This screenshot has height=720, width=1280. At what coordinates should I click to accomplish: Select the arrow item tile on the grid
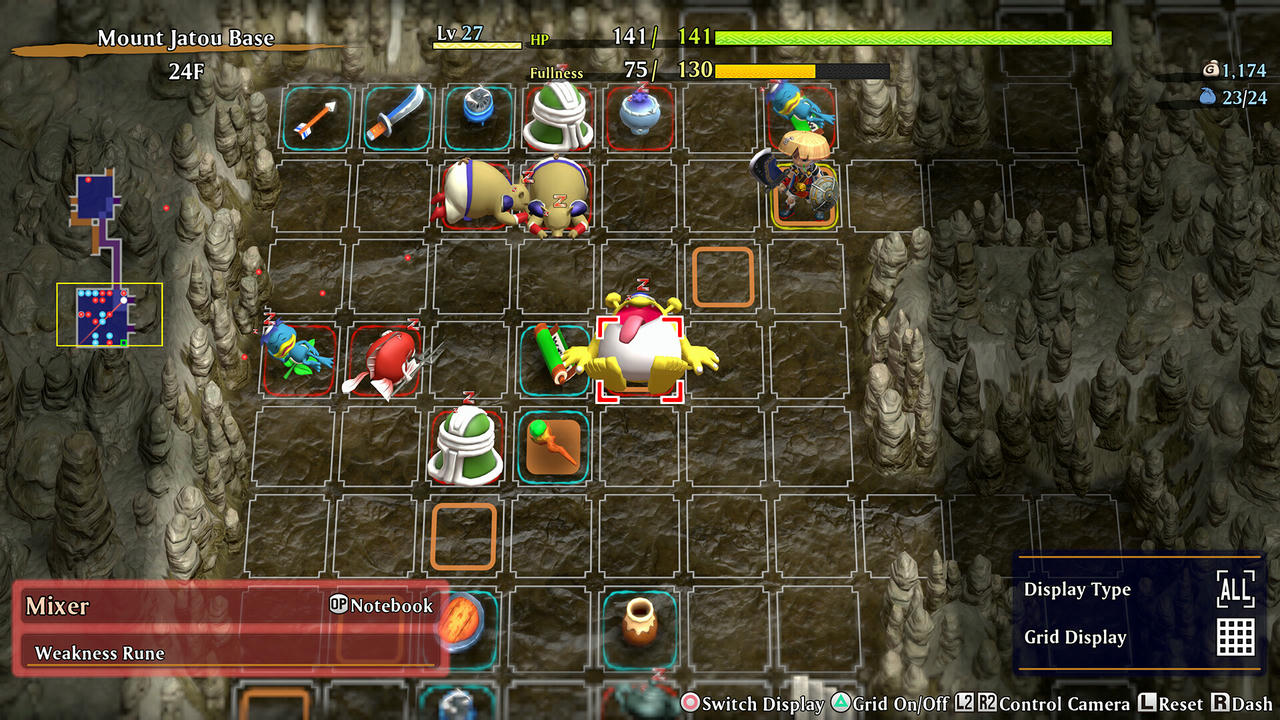316,118
